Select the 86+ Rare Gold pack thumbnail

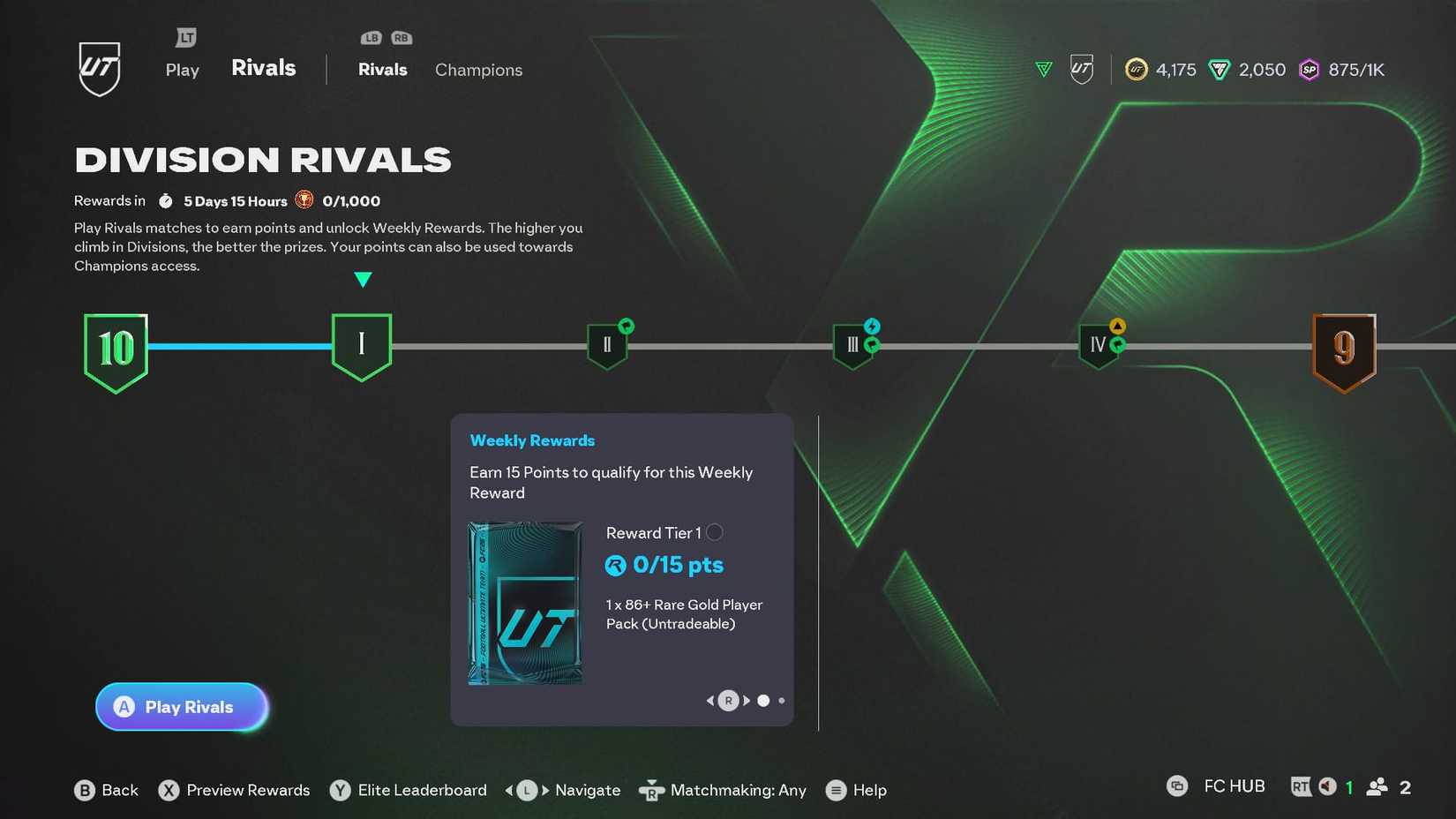(524, 604)
